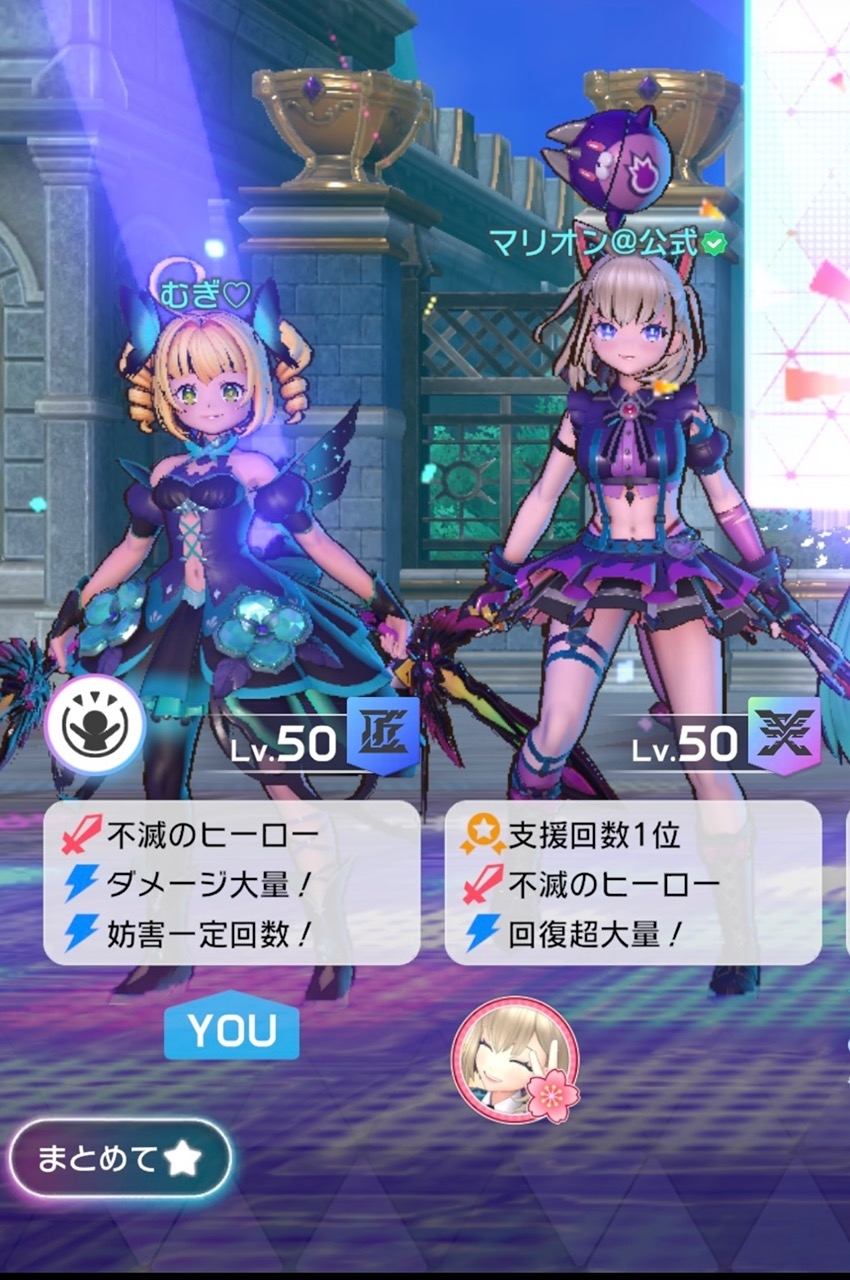Tap the まとめて star button
The width and height of the screenshot is (850, 1280).
120,1159
